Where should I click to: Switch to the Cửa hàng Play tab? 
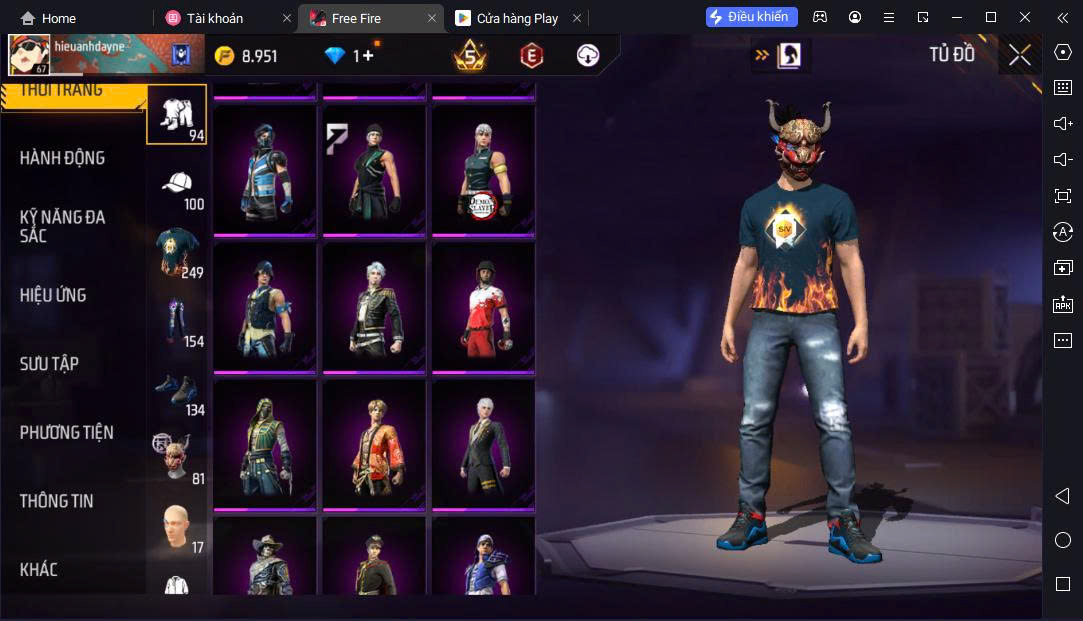coord(516,18)
